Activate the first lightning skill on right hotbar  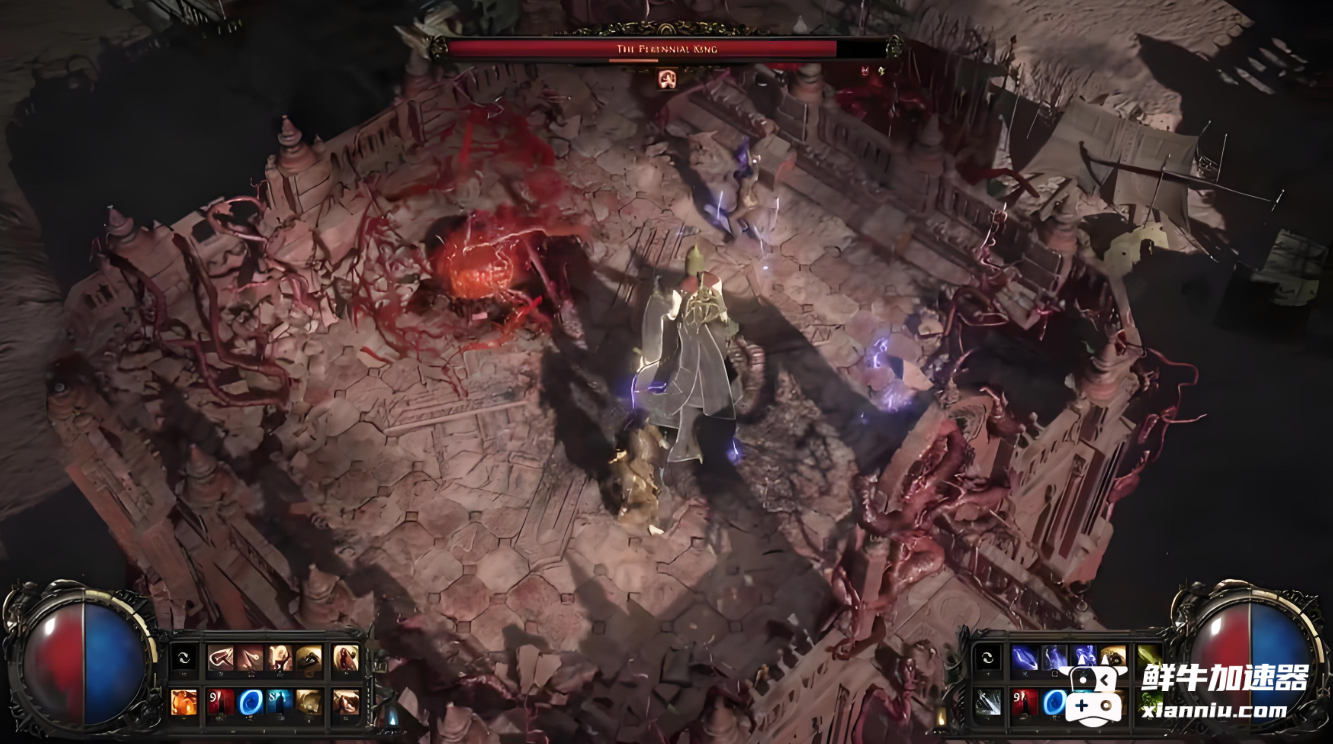click(x=1024, y=658)
